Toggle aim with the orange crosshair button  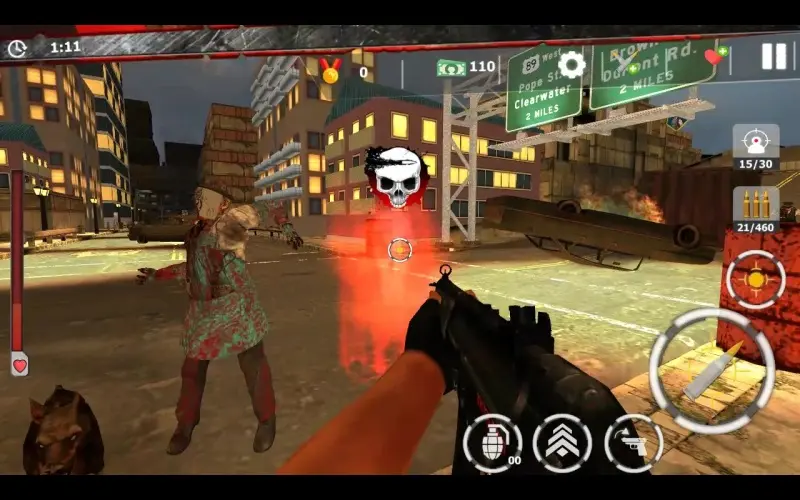click(755, 277)
